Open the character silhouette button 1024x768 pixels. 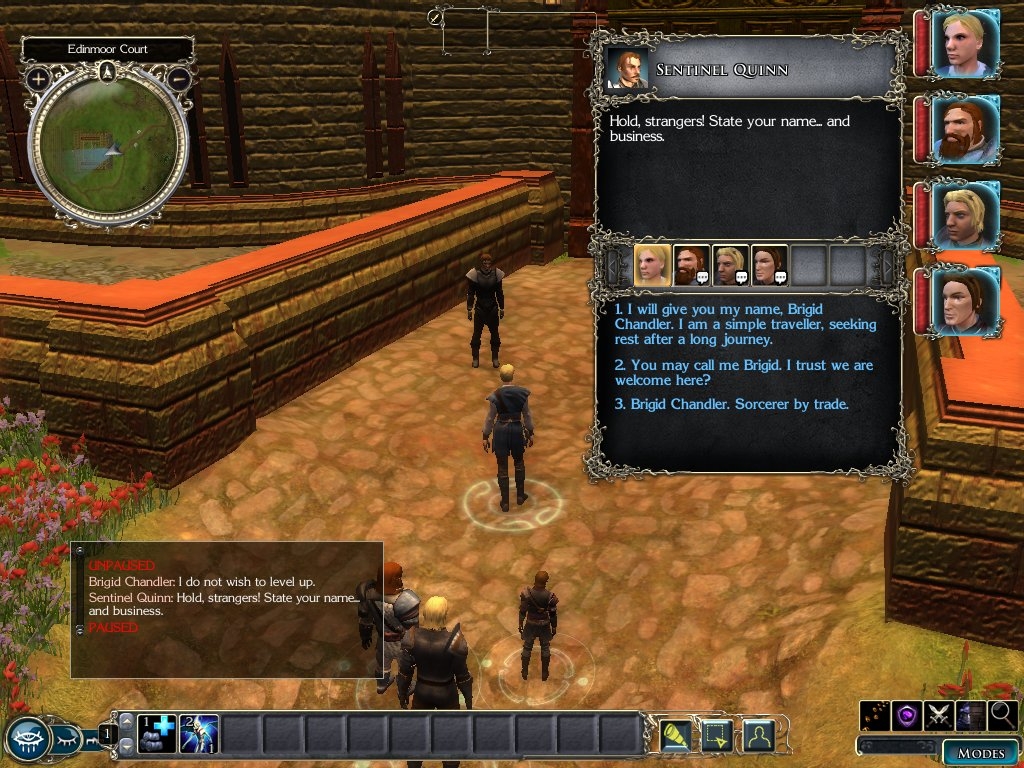tap(760, 735)
